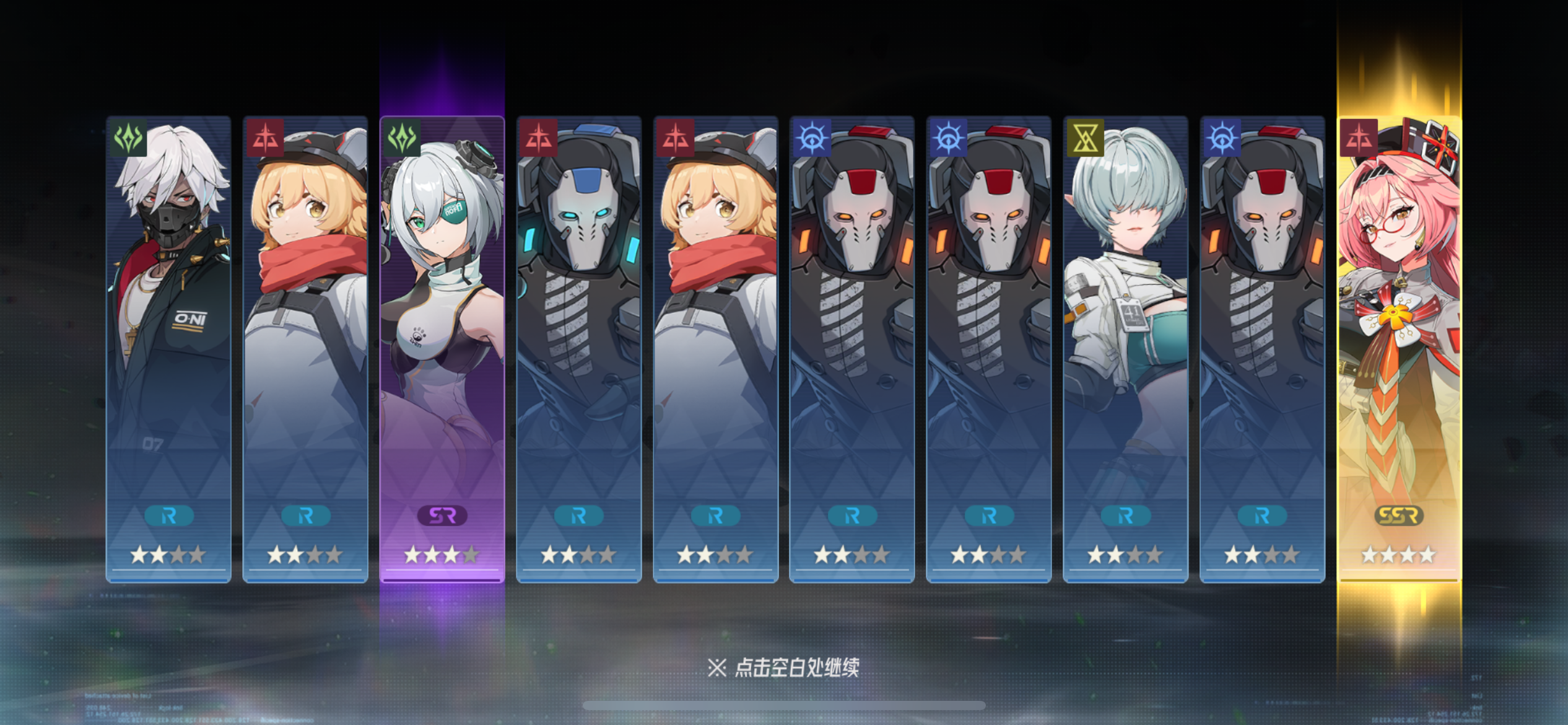Click the star rating under the SR card

coord(441,555)
